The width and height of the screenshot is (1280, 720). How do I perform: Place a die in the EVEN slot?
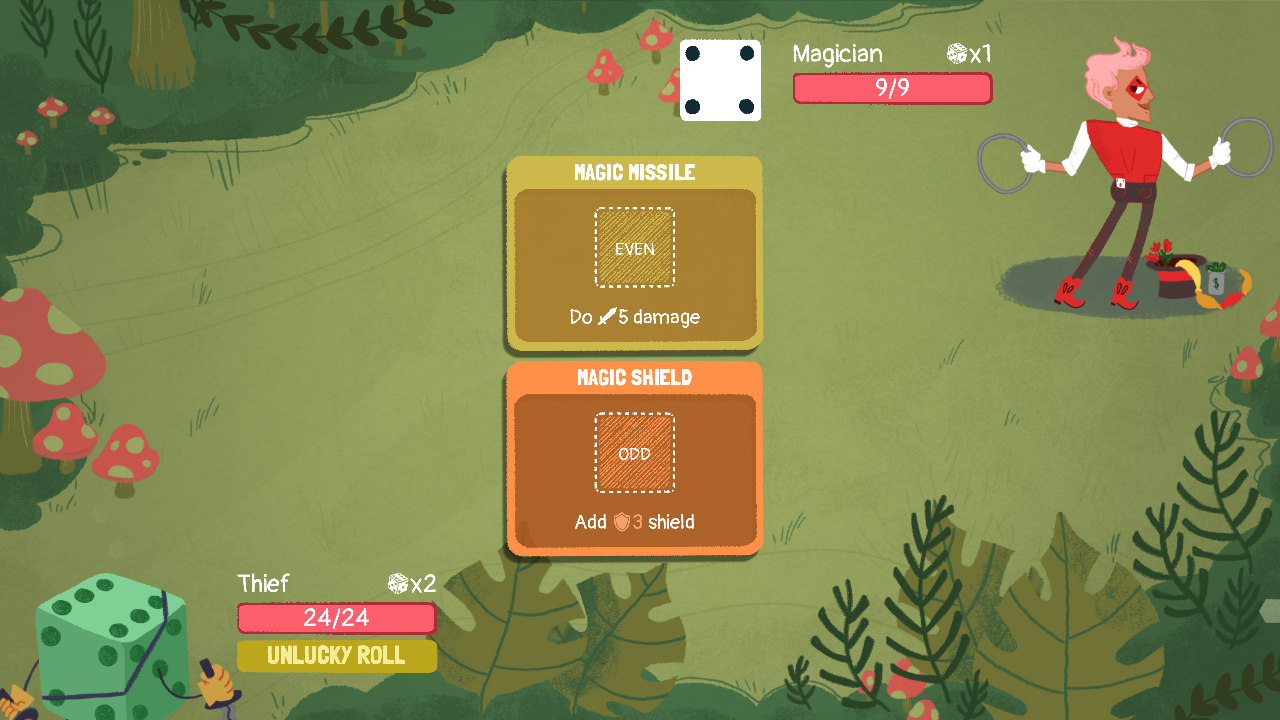point(634,246)
